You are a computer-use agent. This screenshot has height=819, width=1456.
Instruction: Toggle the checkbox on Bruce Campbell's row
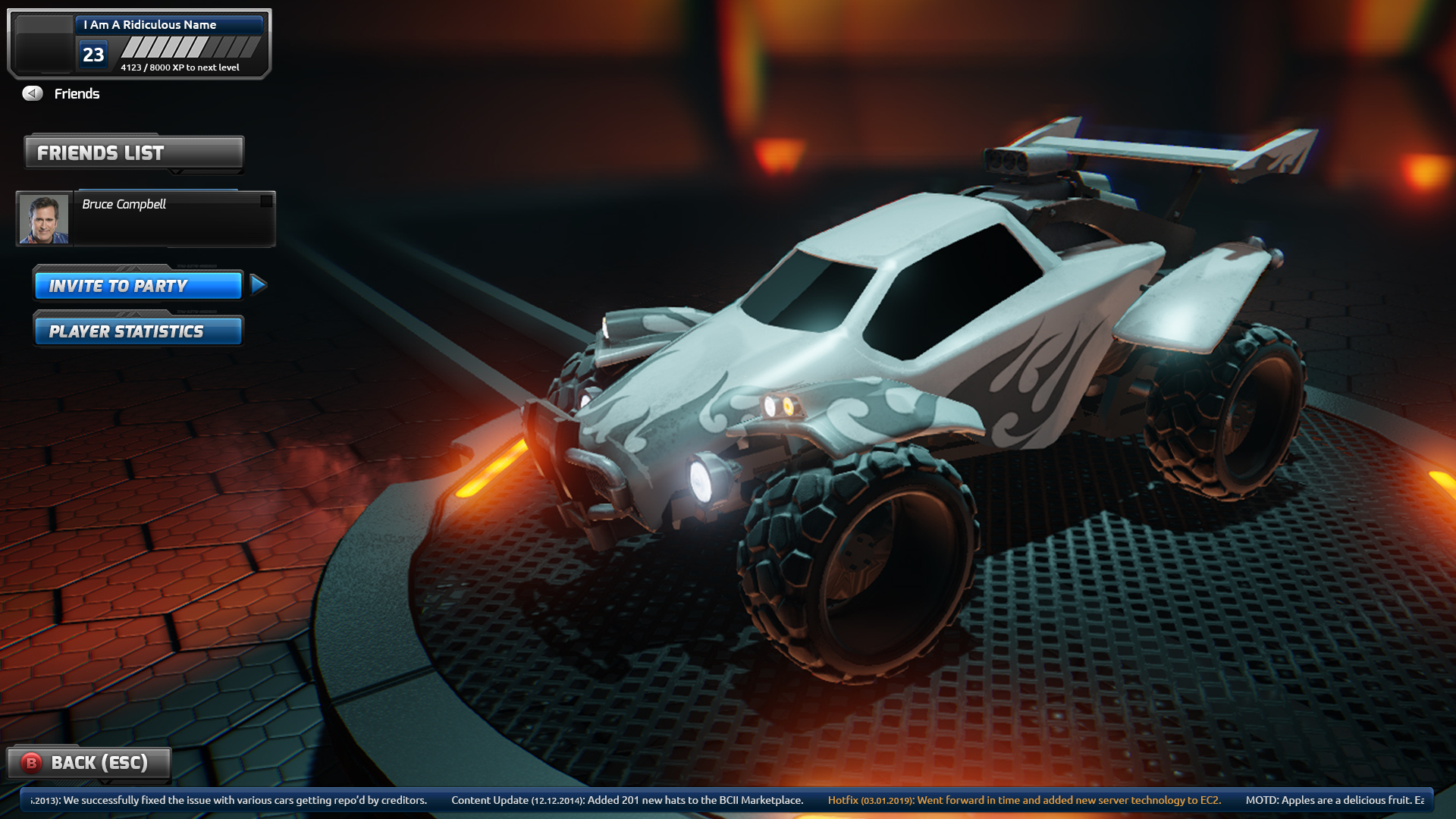tap(266, 201)
